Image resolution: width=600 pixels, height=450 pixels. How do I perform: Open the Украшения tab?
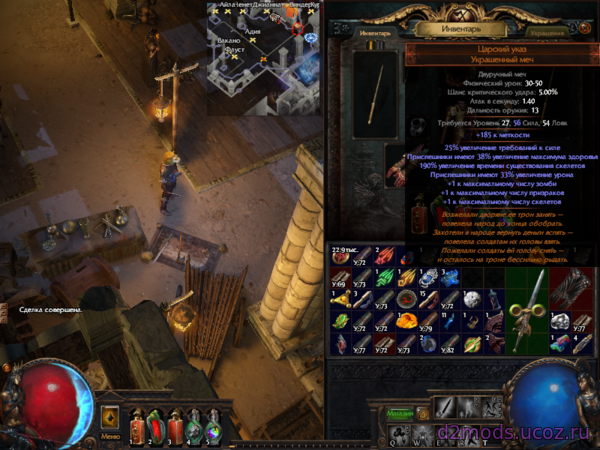(x=548, y=33)
